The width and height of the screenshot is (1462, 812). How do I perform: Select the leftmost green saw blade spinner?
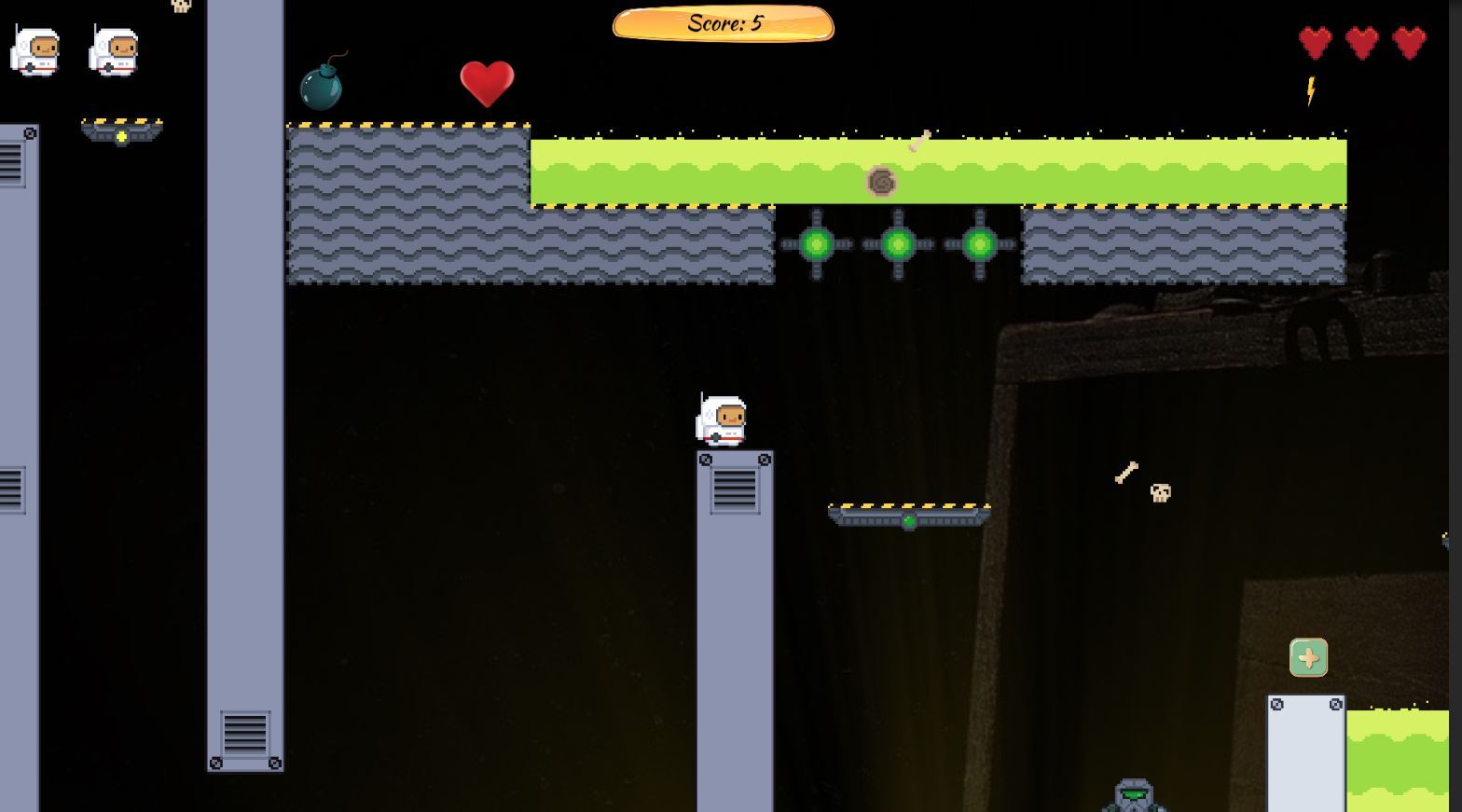(818, 244)
